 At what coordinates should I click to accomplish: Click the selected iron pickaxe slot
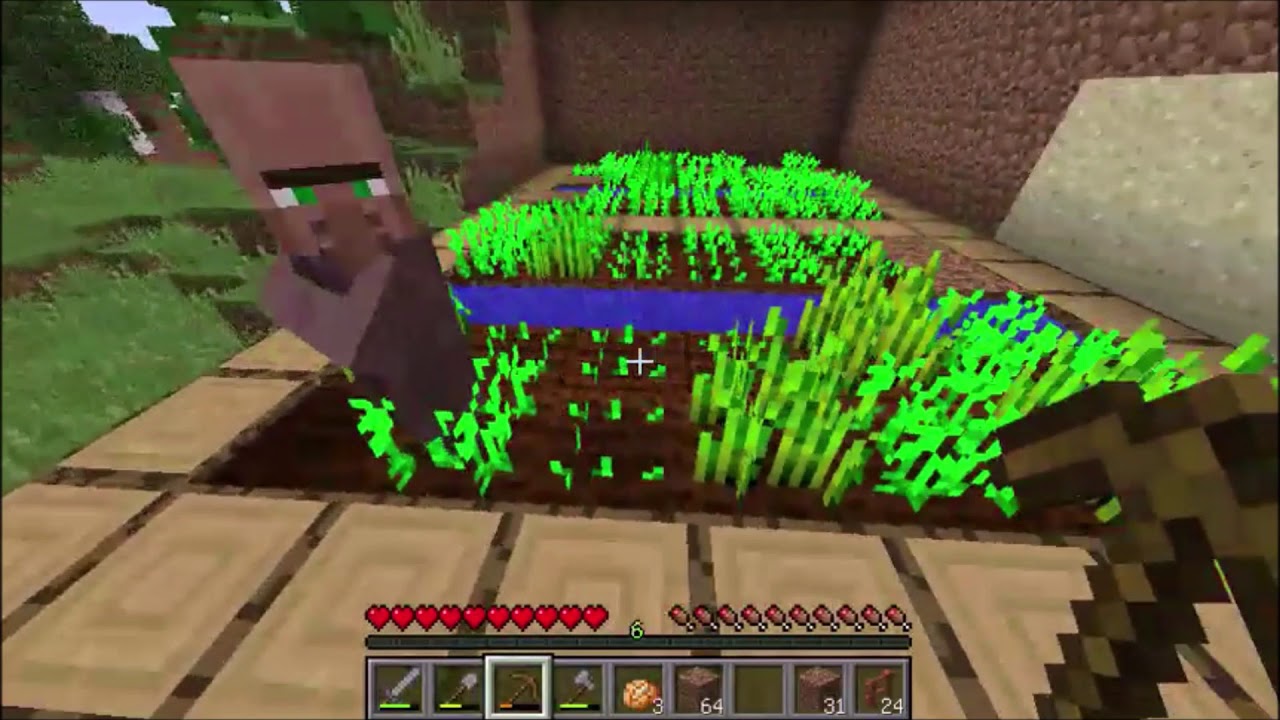point(517,684)
